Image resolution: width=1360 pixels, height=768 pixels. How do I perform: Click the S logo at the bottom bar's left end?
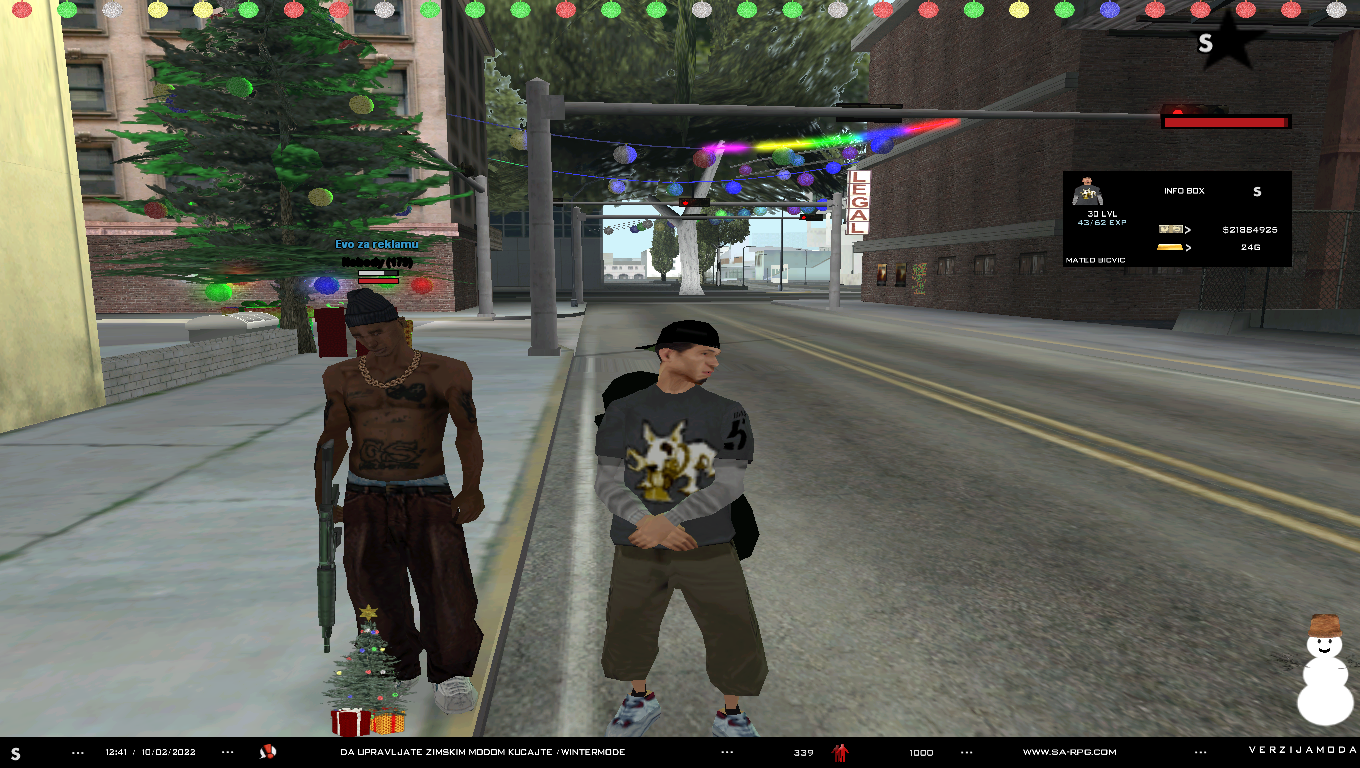15,753
